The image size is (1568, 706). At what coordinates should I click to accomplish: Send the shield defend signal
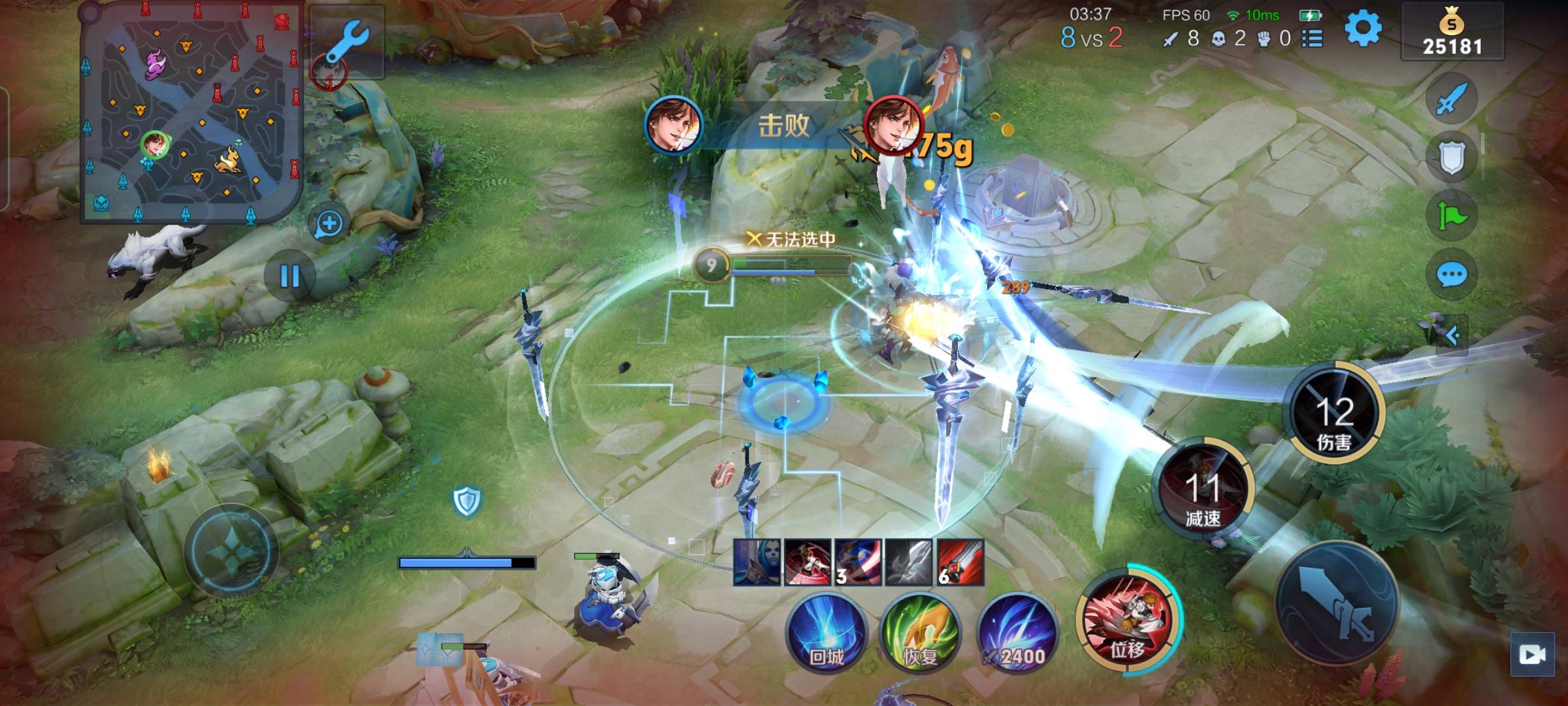[1451, 158]
